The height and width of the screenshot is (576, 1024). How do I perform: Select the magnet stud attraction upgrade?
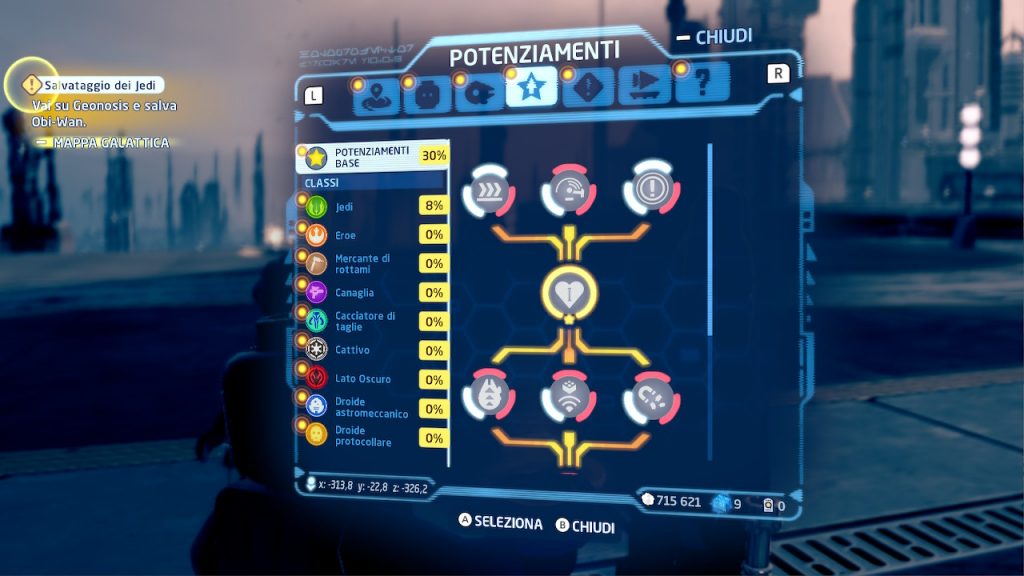[649, 397]
